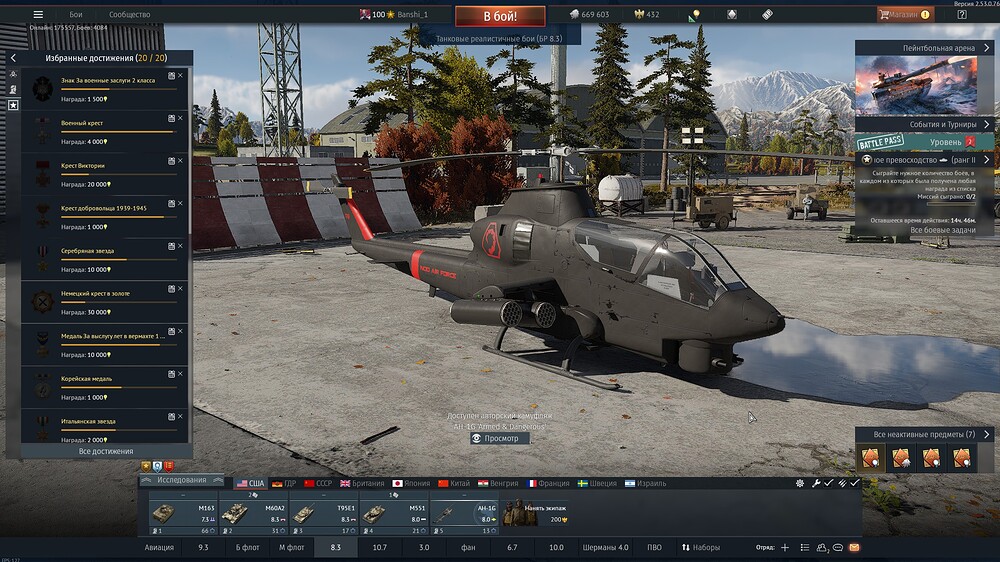Viewport: 1000px width, 562px height.
Task: Open the hamburger main menu
Action: coord(38,15)
